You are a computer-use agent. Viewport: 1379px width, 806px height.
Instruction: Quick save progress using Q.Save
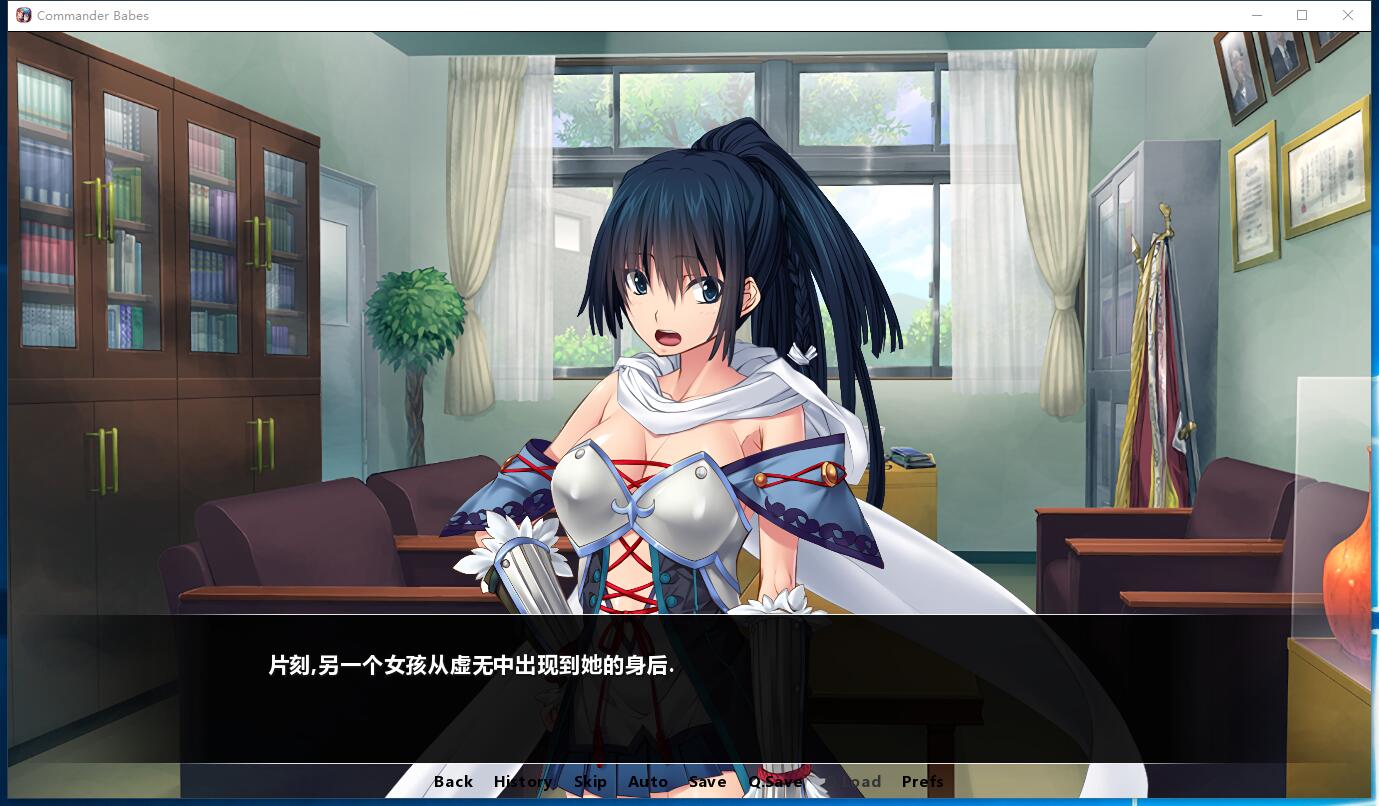click(x=775, y=781)
